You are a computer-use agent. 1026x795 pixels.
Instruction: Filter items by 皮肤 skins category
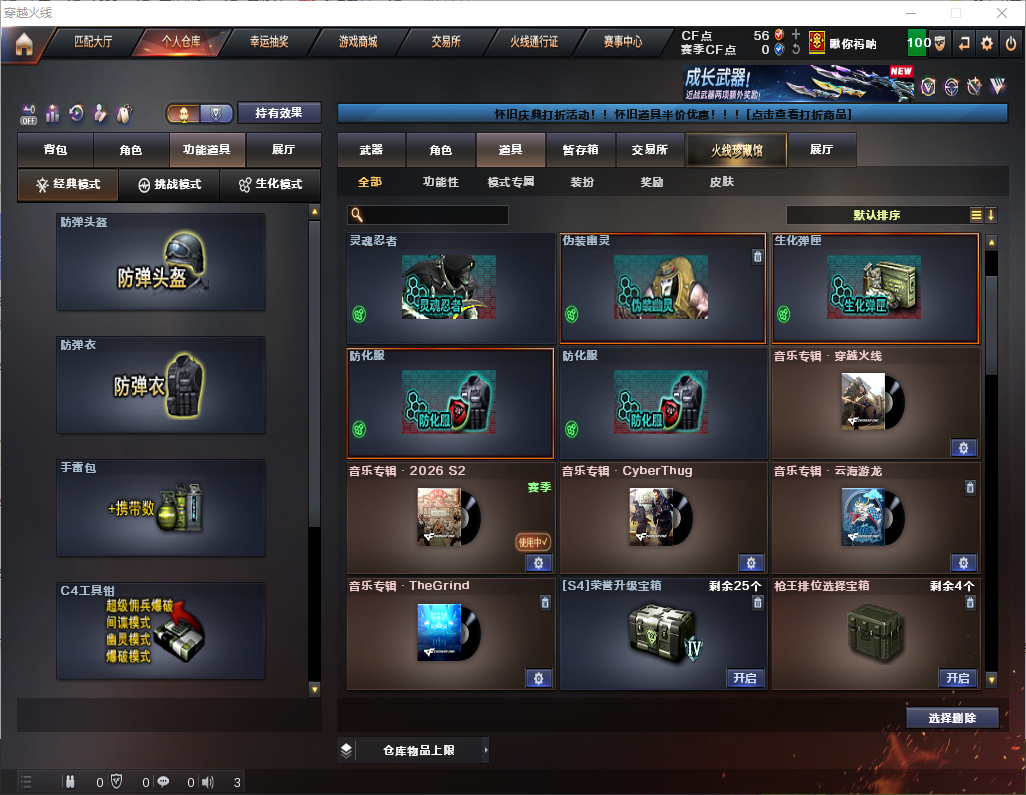[721, 182]
